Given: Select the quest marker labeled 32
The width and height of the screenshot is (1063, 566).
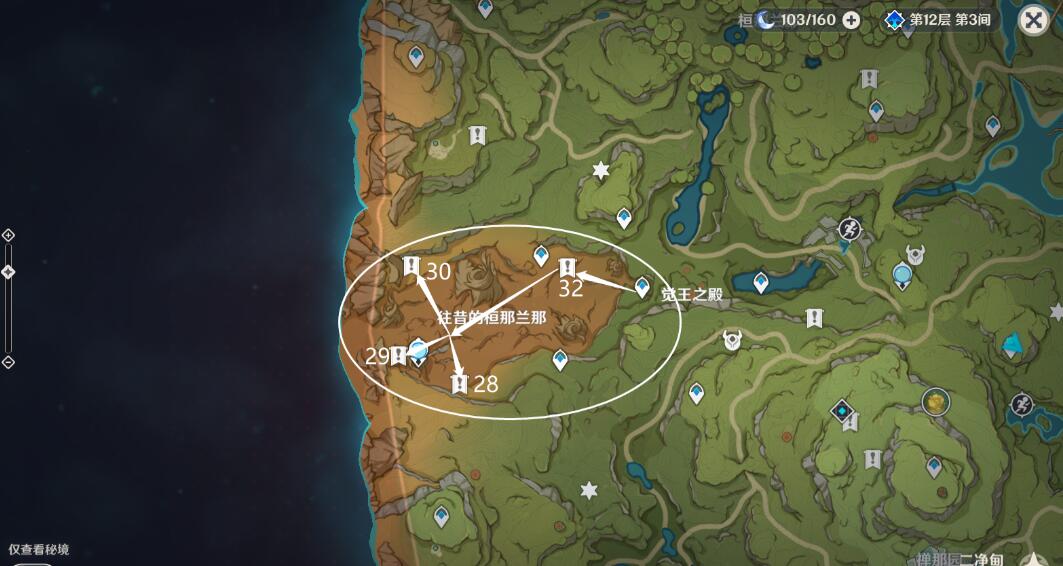Looking at the screenshot, I should click(x=567, y=267).
